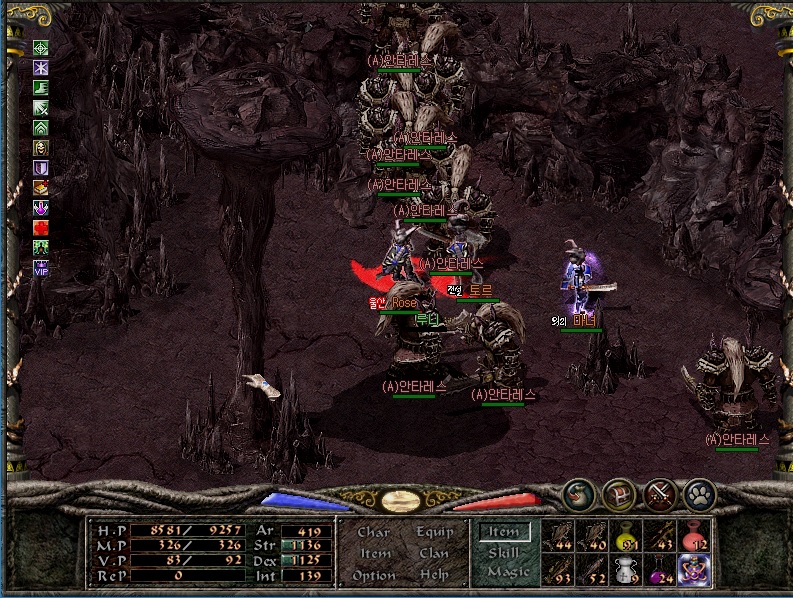Click the round pouch bag button
Viewport: 793px width, 598px height.
(579, 493)
